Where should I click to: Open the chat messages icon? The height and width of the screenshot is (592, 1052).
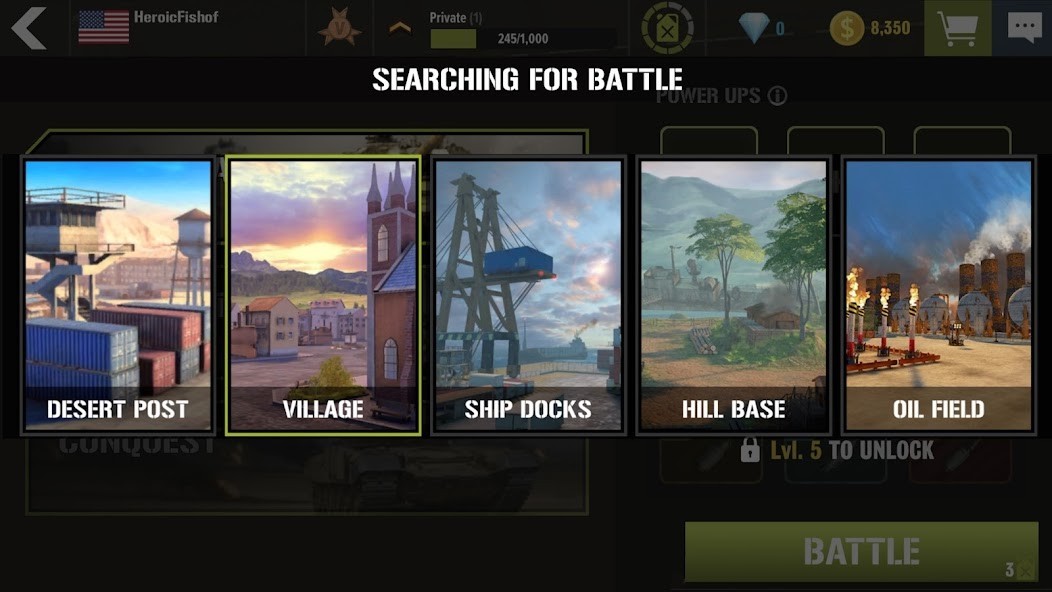click(1024, 28)
